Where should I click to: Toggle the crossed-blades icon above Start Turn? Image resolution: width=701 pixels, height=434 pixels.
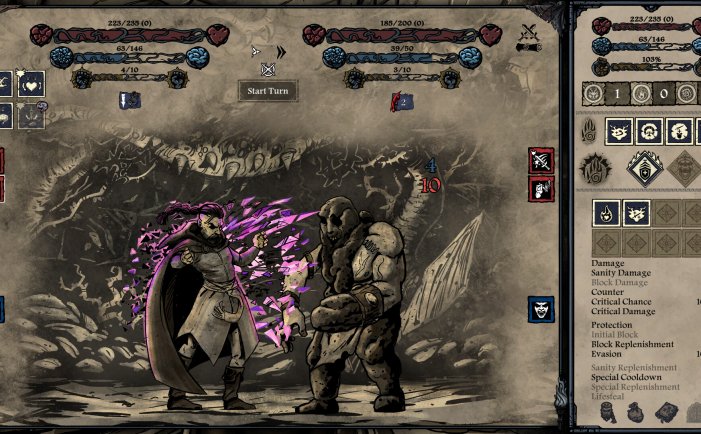267,69
